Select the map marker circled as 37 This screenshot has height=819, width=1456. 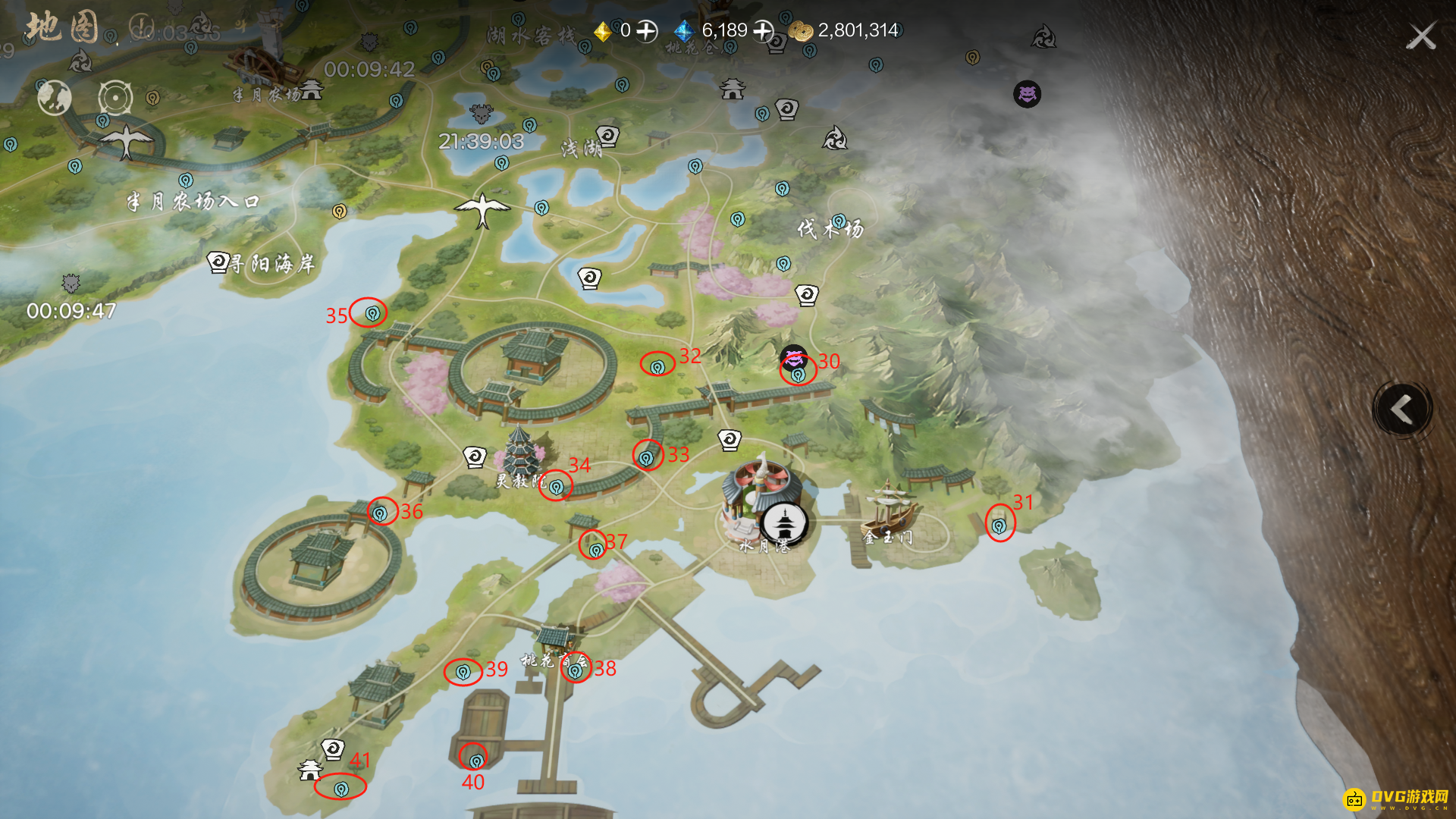(596, 550)
